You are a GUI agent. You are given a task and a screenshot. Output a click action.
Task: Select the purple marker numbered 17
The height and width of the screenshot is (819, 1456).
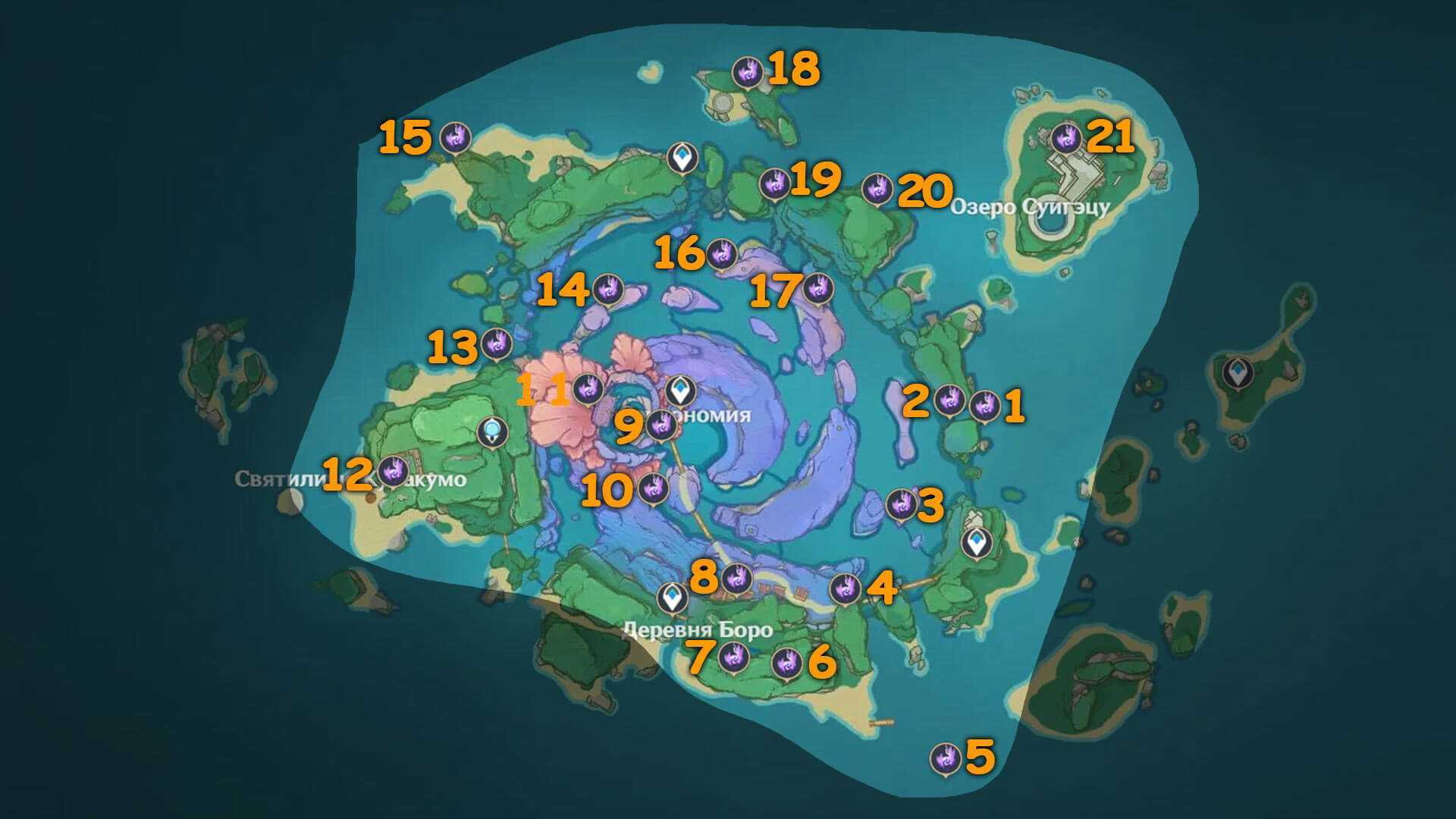click(817, 288)
